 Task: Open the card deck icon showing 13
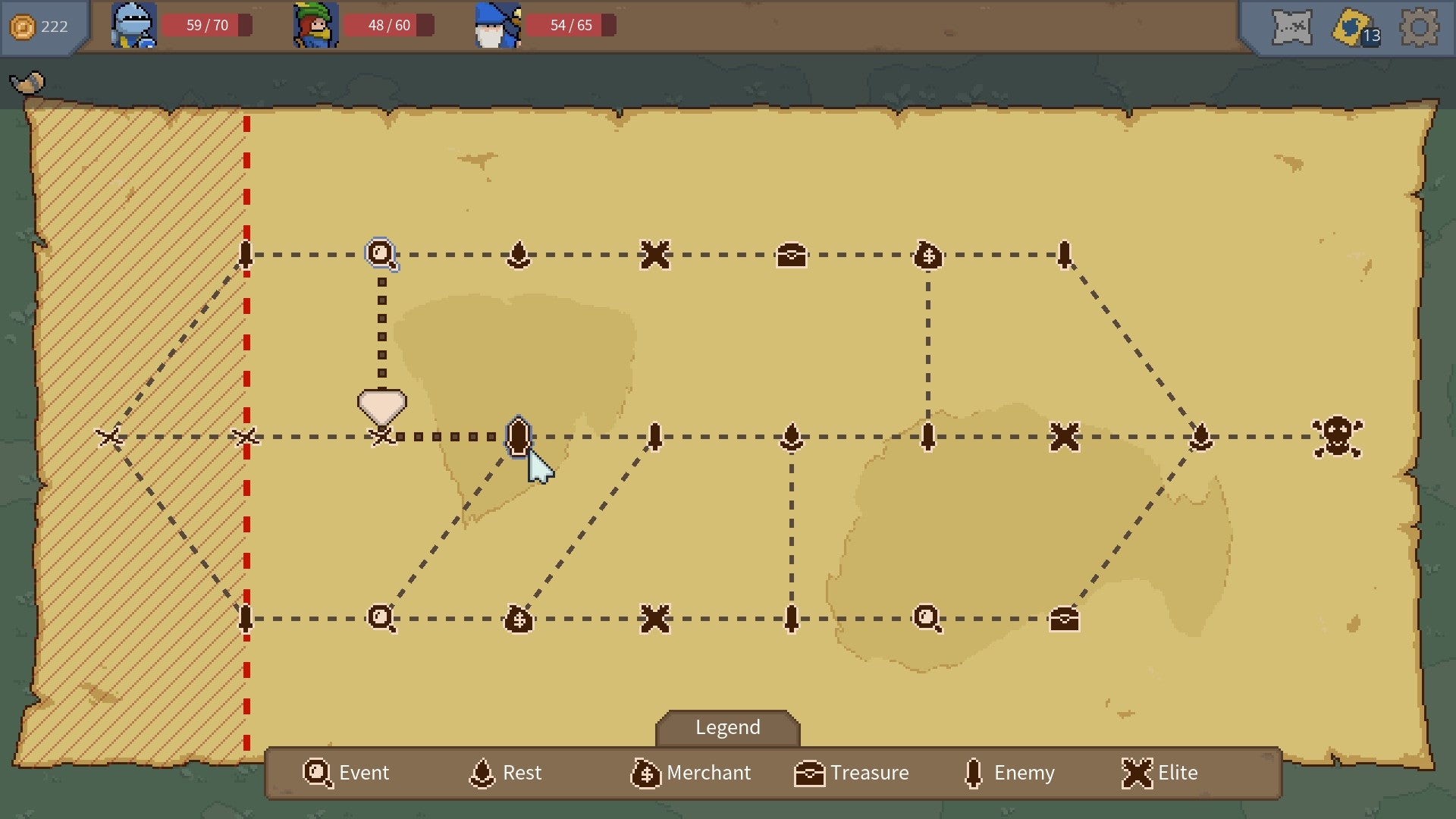pos(1348,27)
